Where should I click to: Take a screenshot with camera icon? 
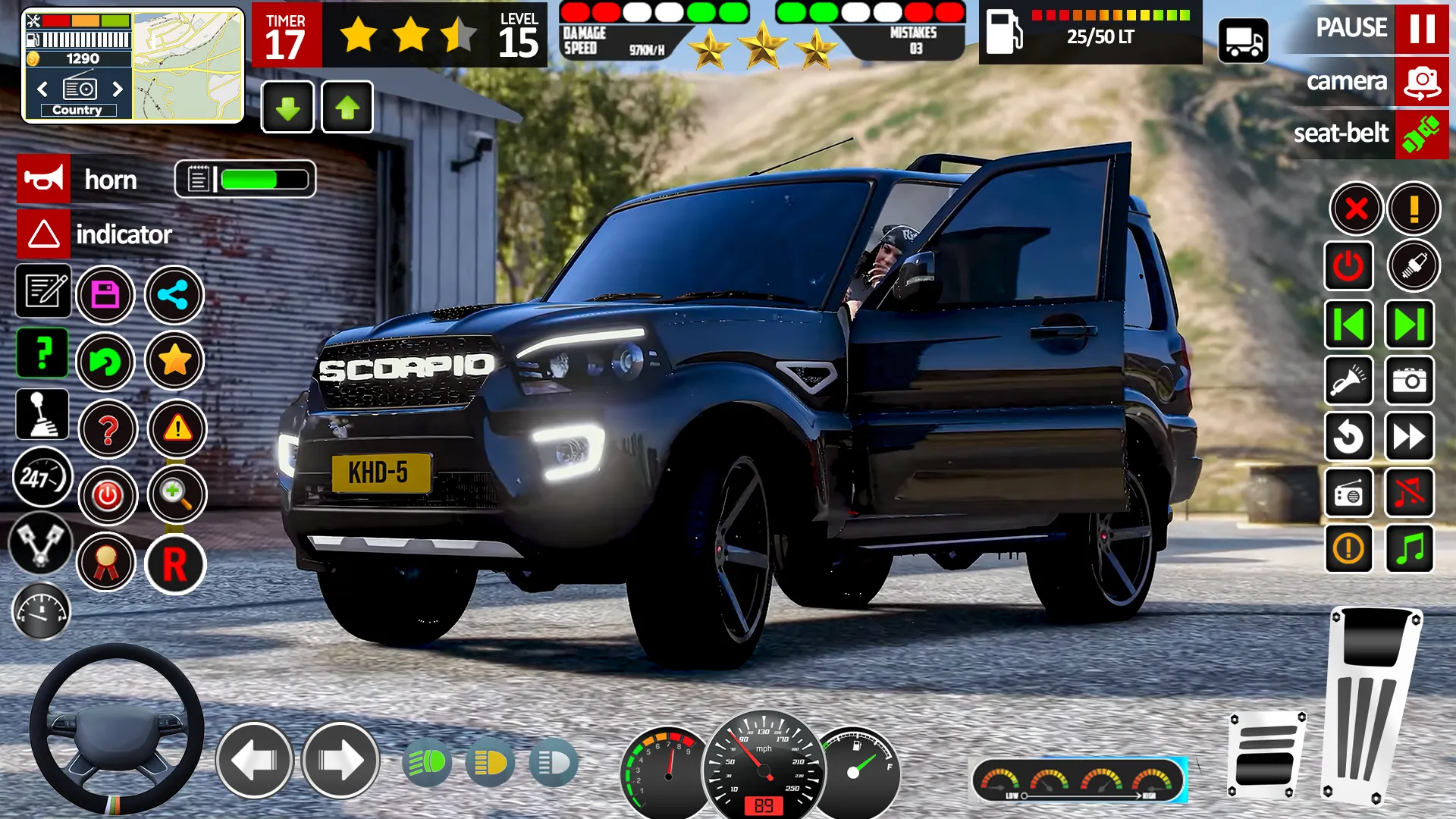1410,380
